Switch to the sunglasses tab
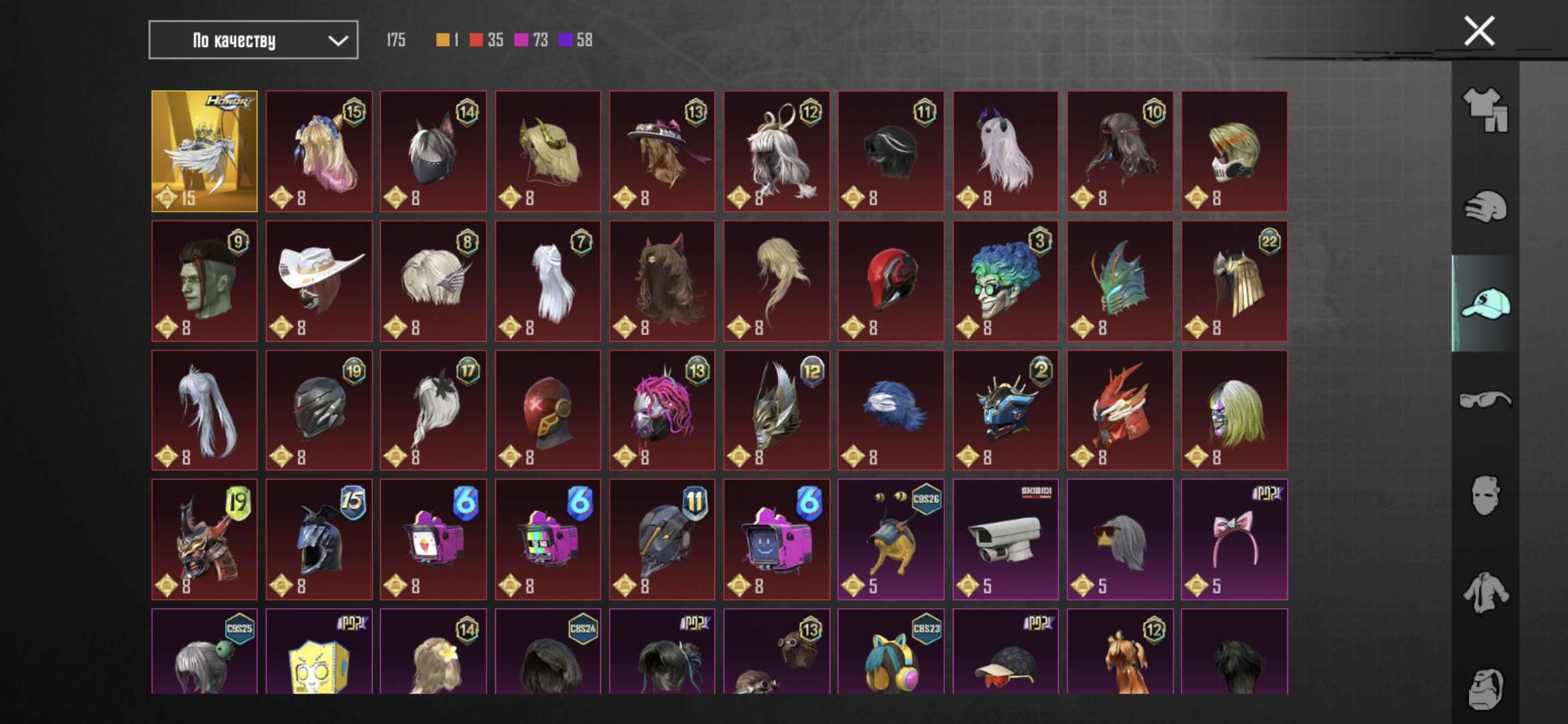 pos(1485,400)
